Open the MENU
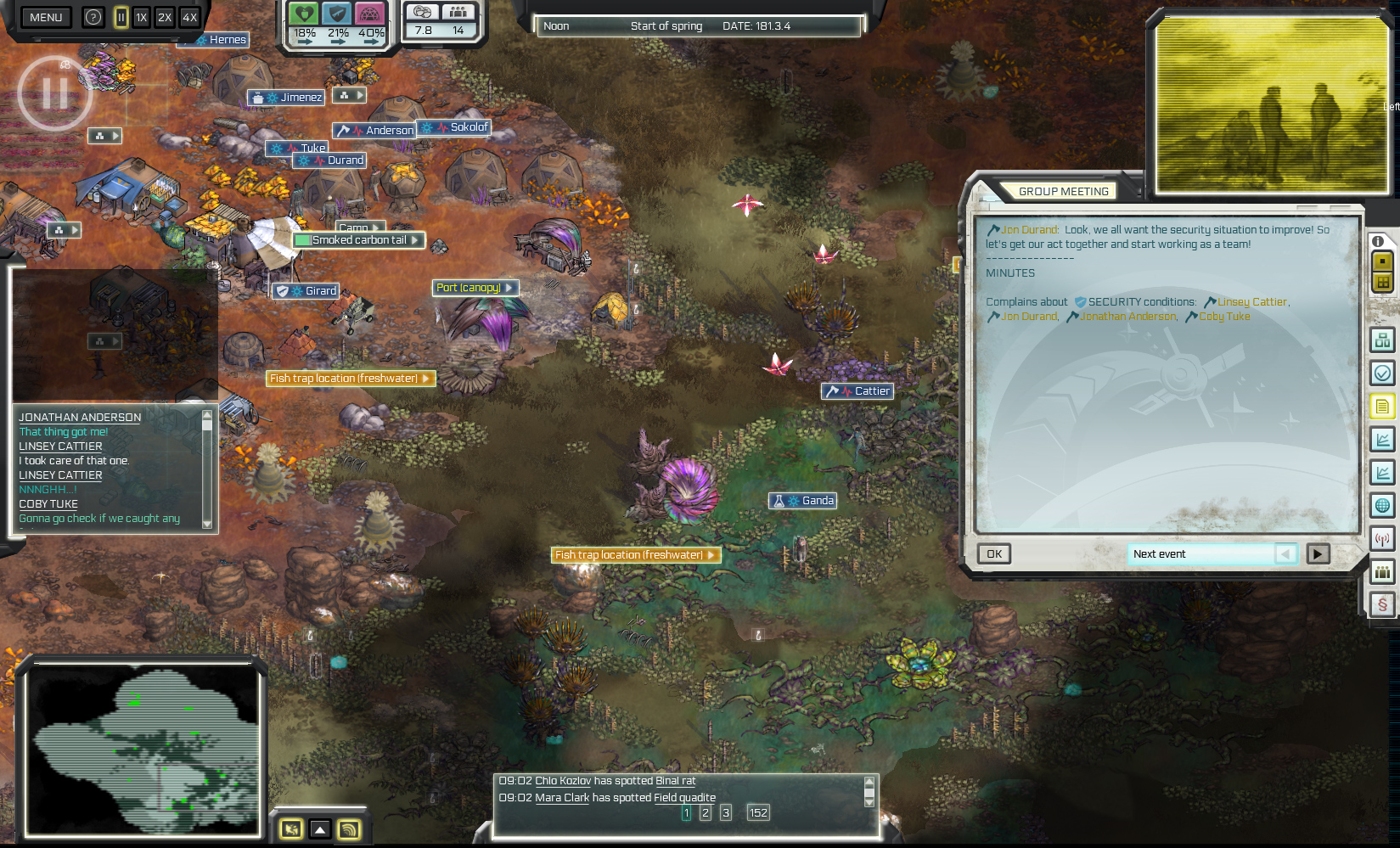 point(45,17)
